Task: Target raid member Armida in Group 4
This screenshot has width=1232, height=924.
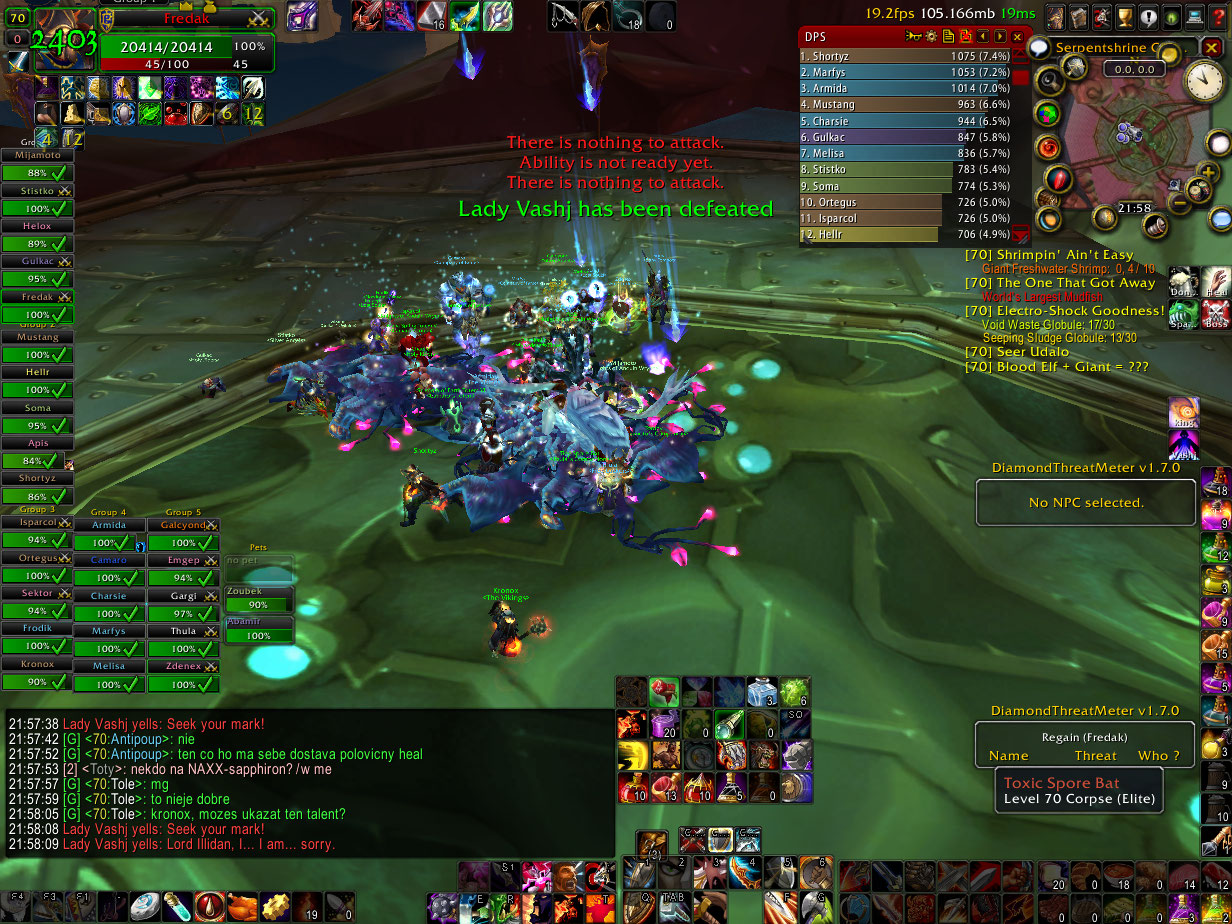Action: (x=109, y=525)
